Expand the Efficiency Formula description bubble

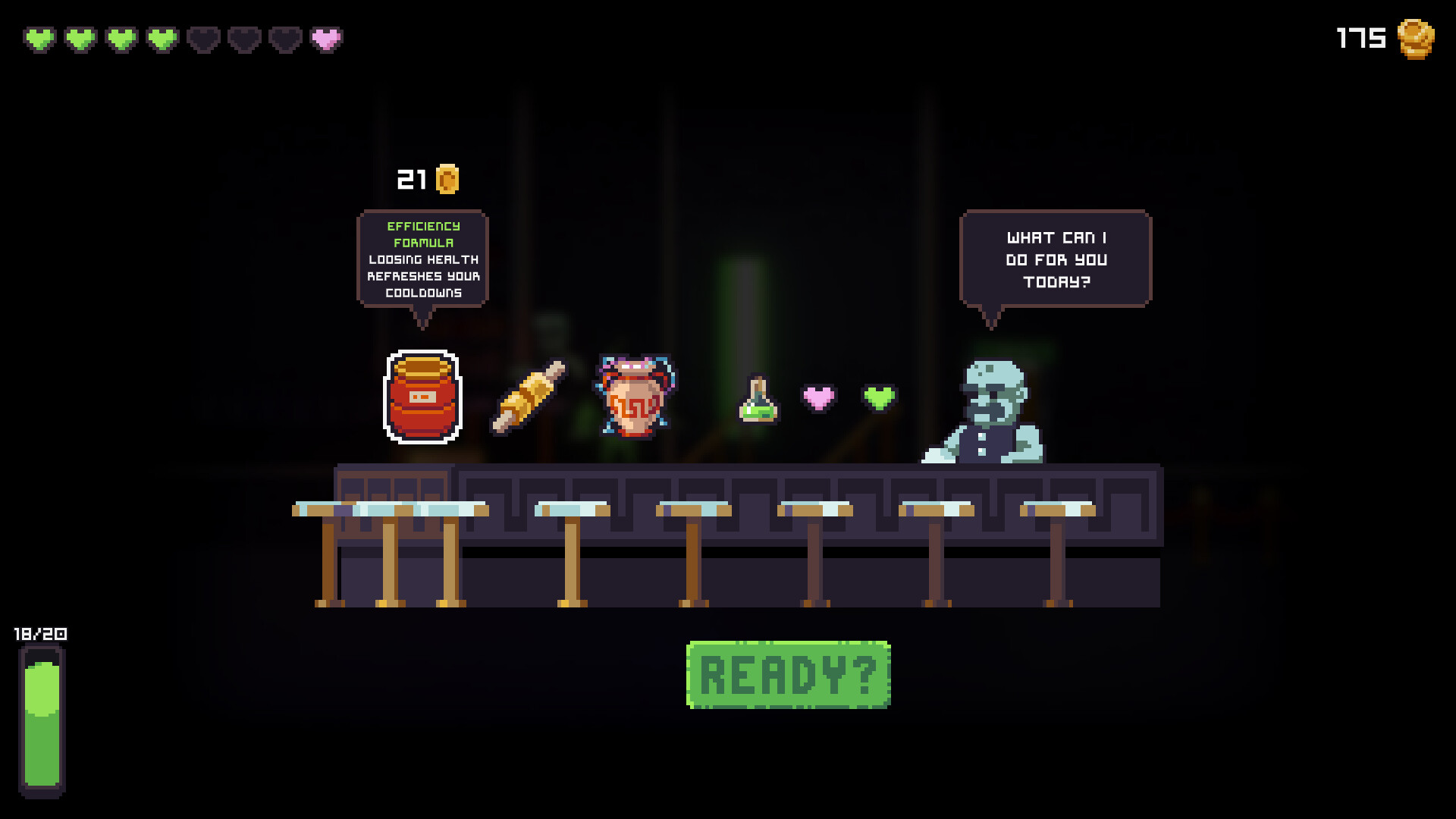tap(422, 260)
